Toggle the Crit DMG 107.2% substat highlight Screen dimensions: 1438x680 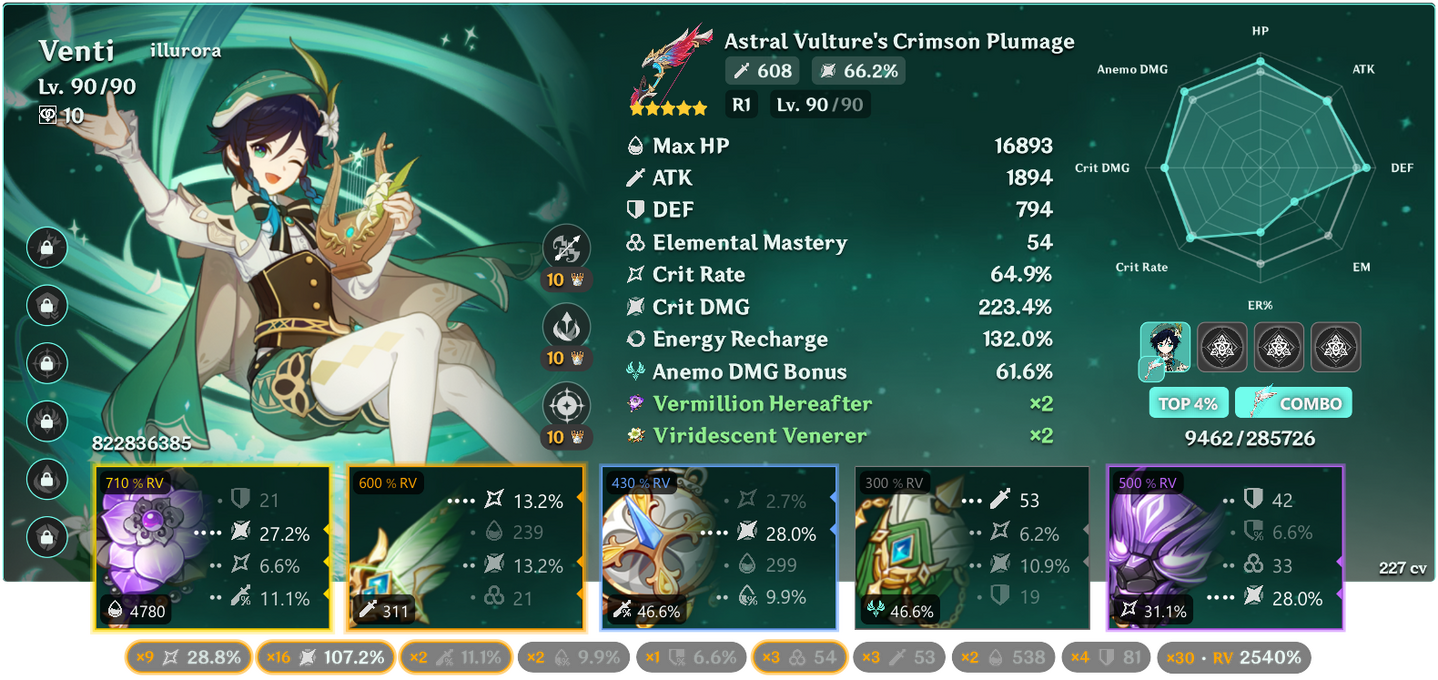pyautogui.click(x=325, y=657)
